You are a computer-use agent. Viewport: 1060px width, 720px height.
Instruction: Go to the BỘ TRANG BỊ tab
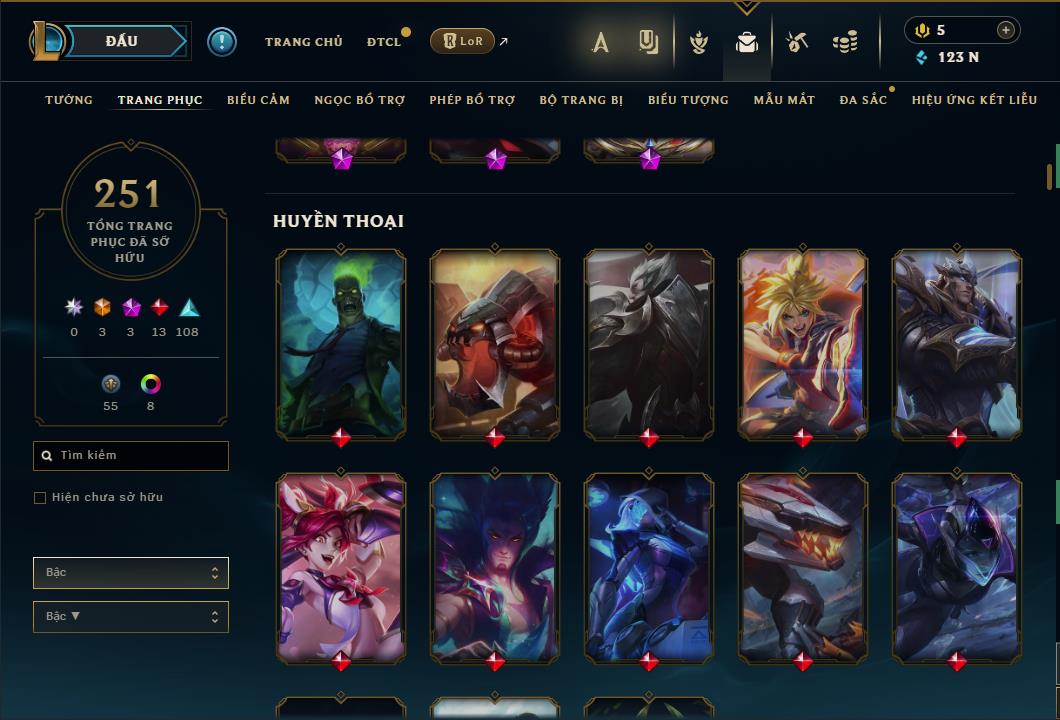click(x=581, y=100)
